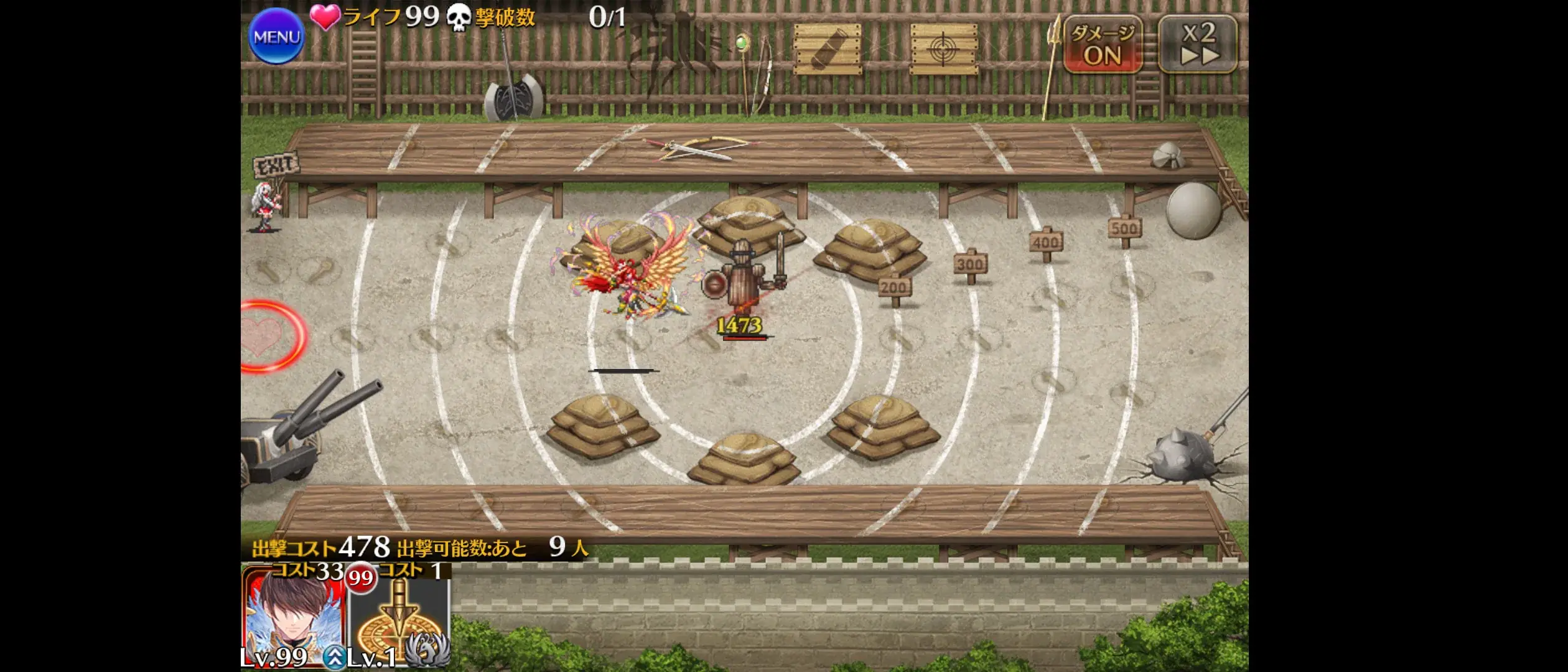Click the 500 distance marker sign
The height and width of the screenshot is (672, 1568).
click(1124, 228)
